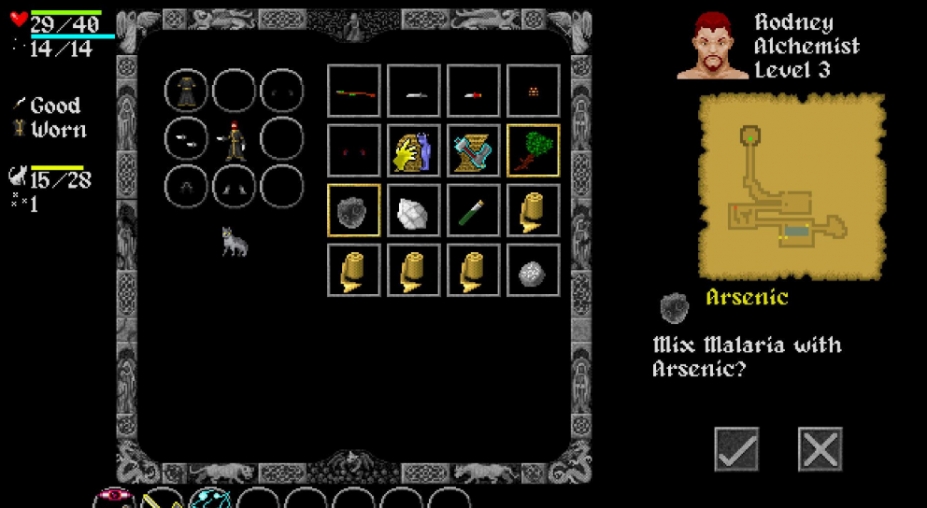The width and height of the screenshot is (927, 508).
Task: Cancel the mix with the X button
Action: [x=820, y=449]
